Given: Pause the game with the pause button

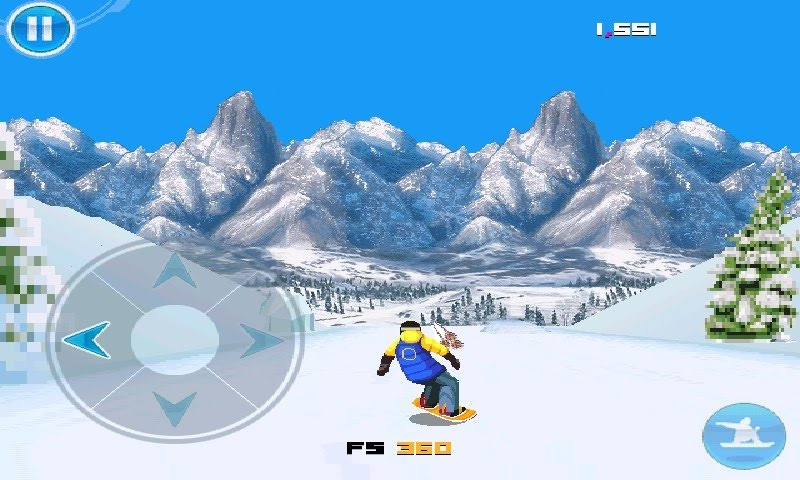Looking at the screenshot, I should [40, 29].
